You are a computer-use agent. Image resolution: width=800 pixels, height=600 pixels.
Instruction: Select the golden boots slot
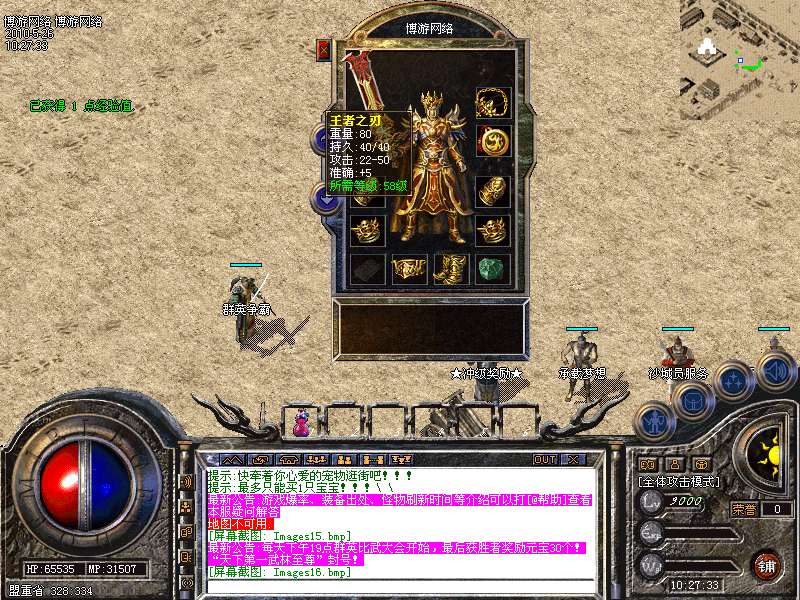tap(450, 268)
